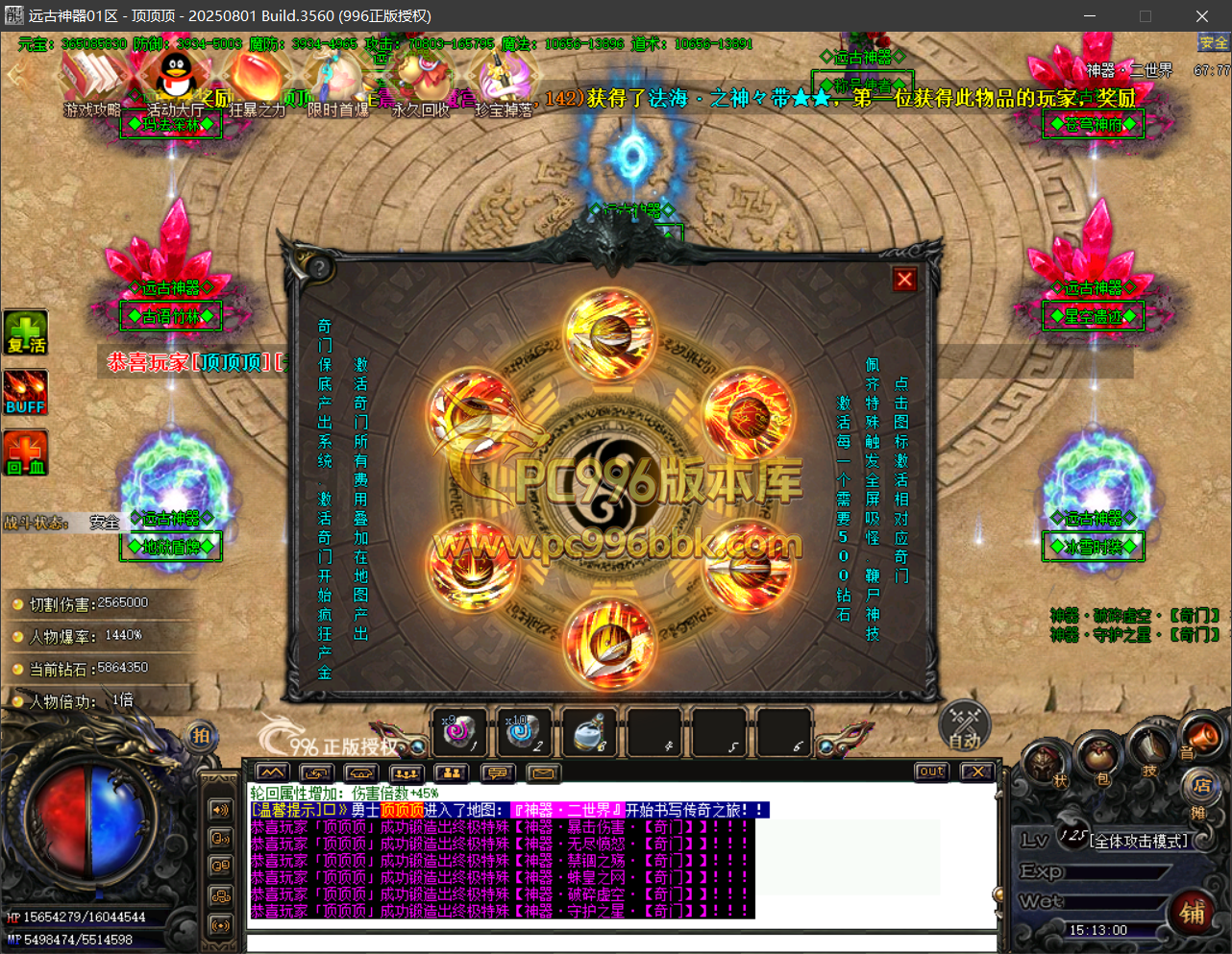This screenshot has height=954, width=1232.
Task: Use the potion in hotbar slot 3
Action: (x=589, y=734)
